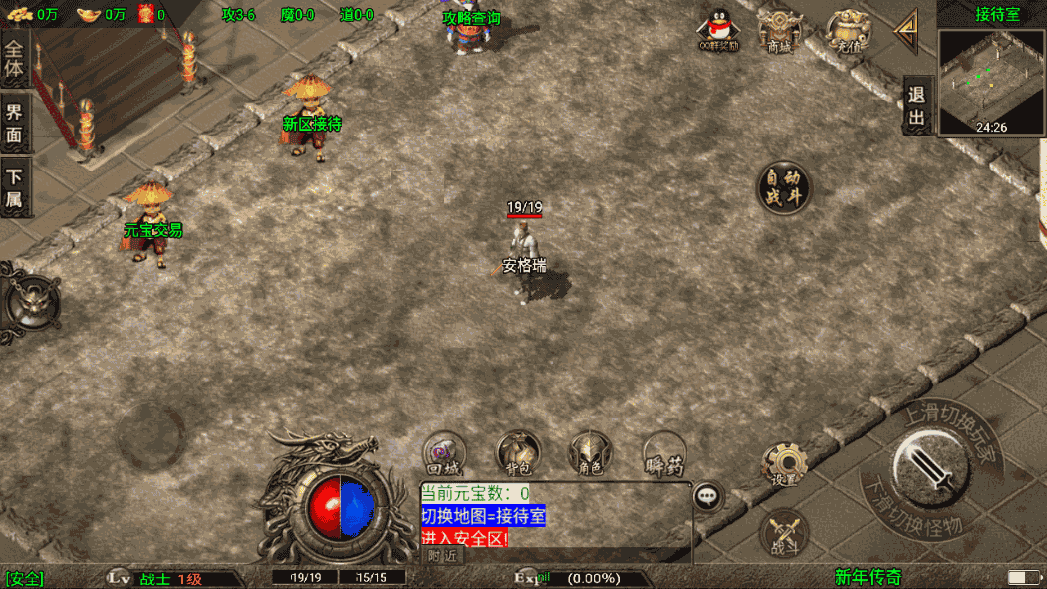The width and height of the screenshot is (1047, 589).
Task: Open the chat speech-bubble button
Action: point(708,495)
